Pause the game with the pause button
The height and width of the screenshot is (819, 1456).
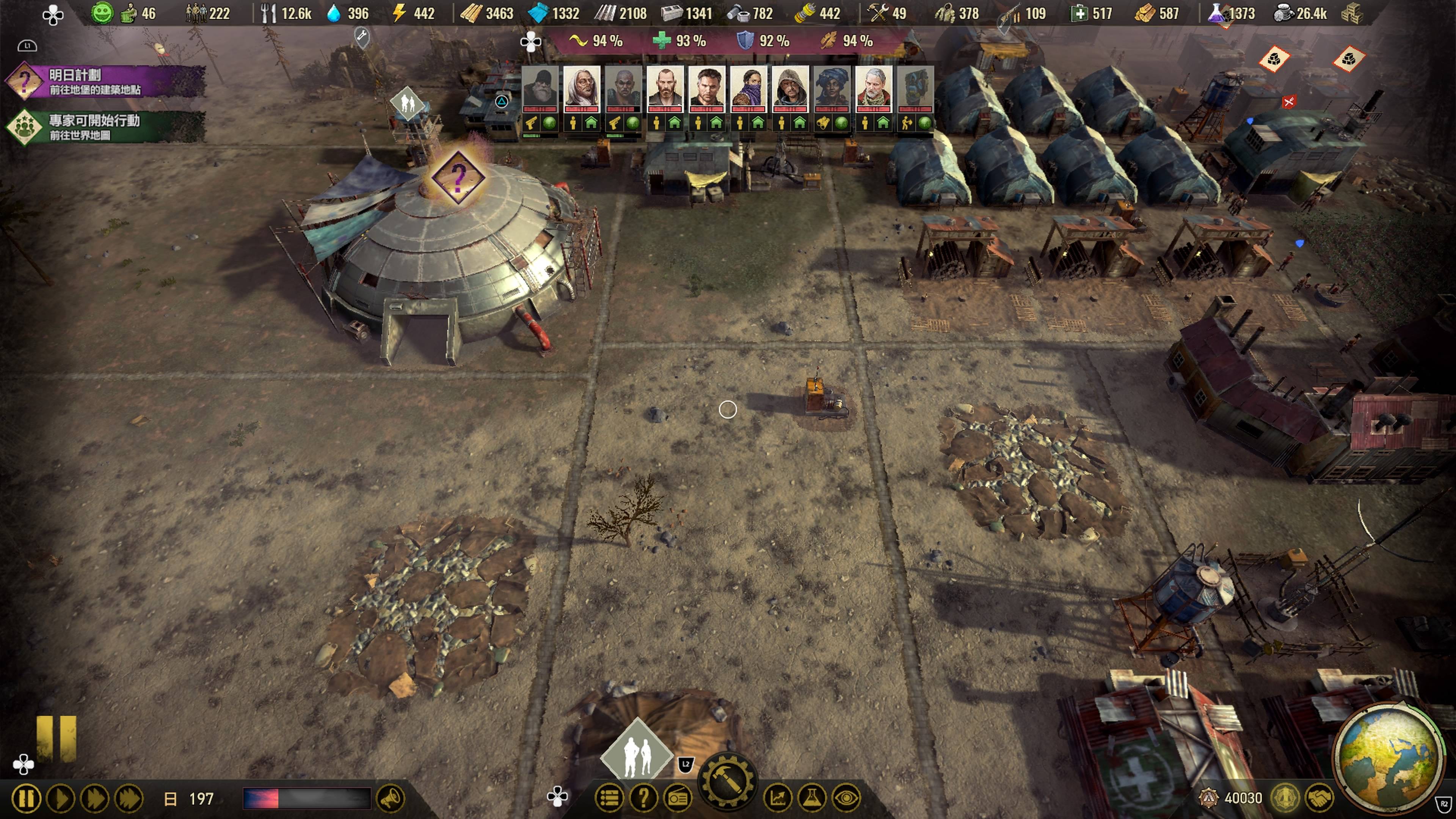click(x=26, y=799)
